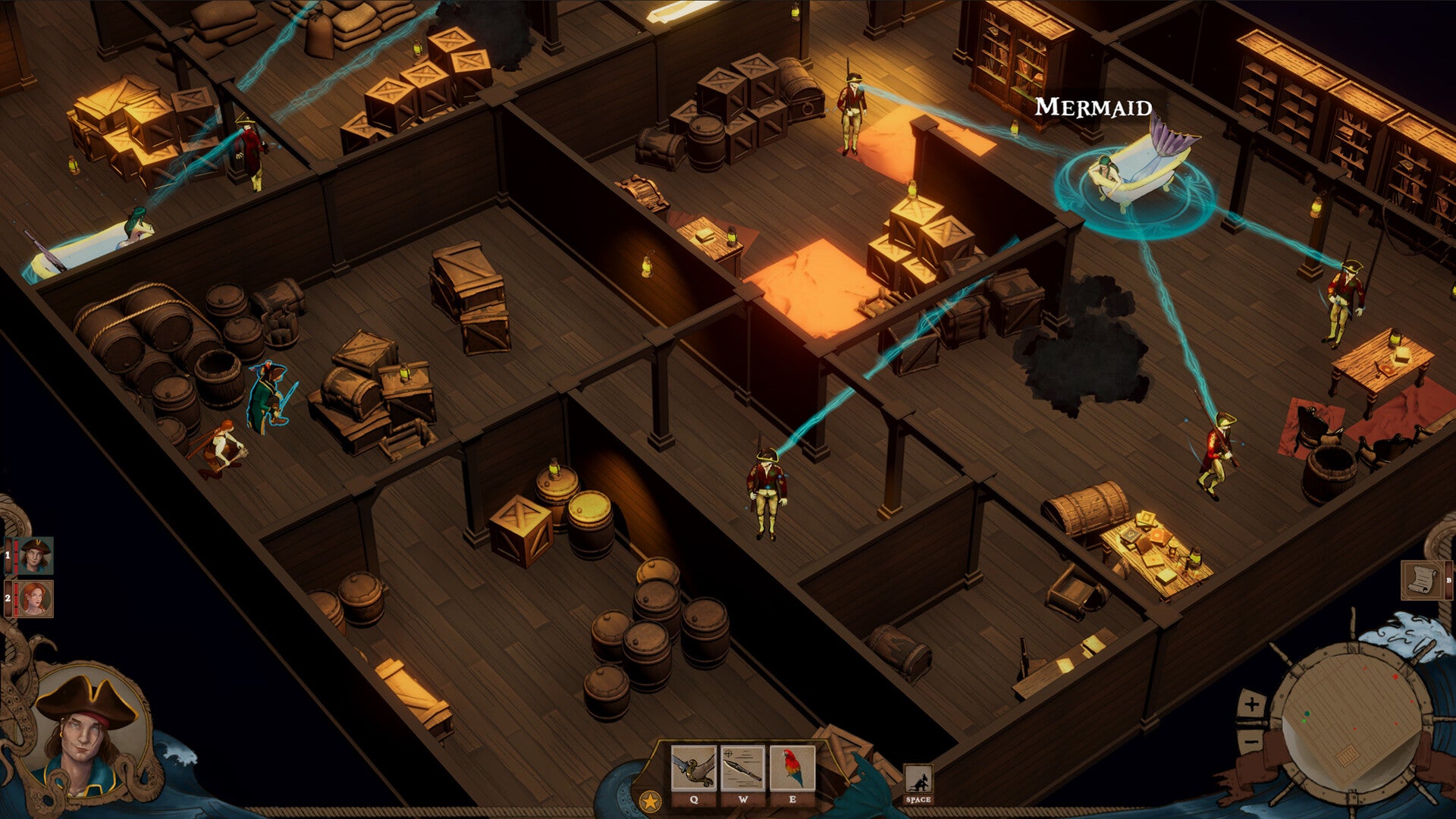Switch to the red-haired woman portrait
Screen dimensions: 1456x819
[x=35, y=599]
